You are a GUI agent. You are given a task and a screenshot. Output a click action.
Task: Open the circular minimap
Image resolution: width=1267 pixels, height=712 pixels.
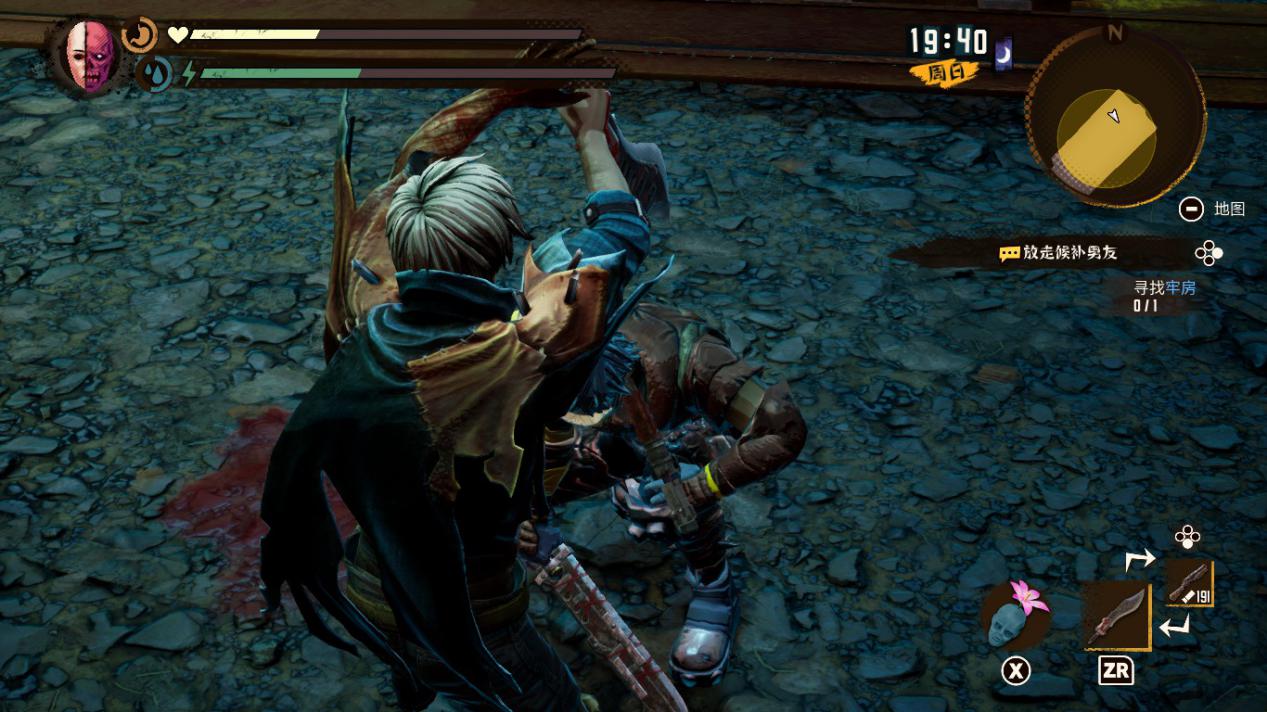[x=1114, y=116]
